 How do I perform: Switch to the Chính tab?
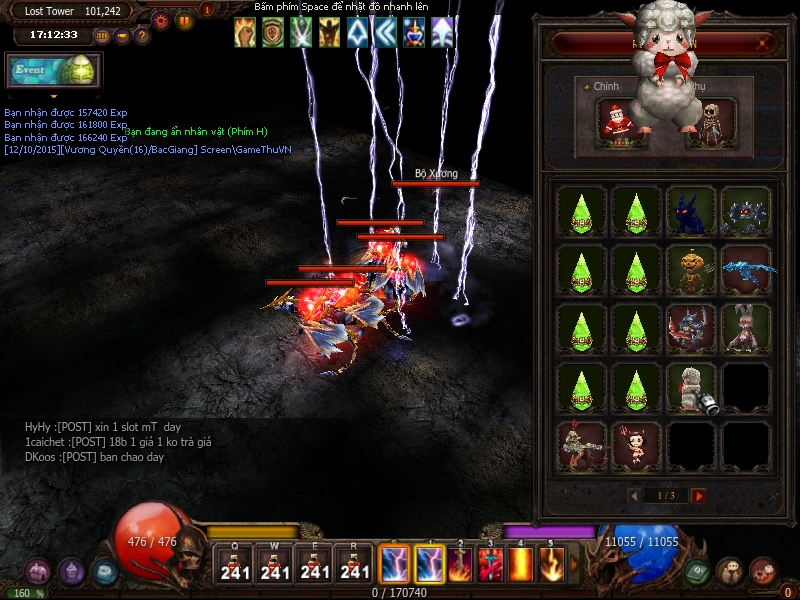(x=606, y=87)
